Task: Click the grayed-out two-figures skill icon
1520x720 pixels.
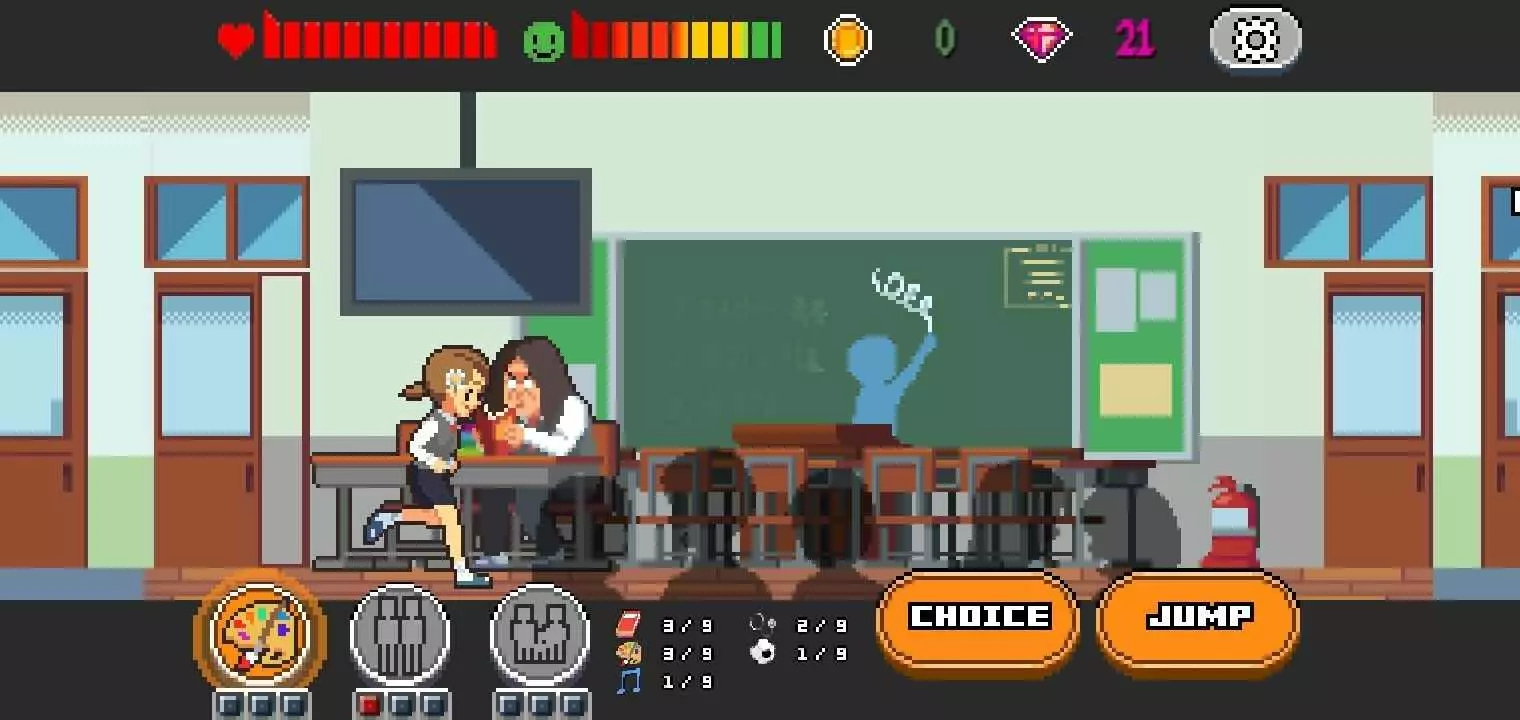Action: [400, 633]
